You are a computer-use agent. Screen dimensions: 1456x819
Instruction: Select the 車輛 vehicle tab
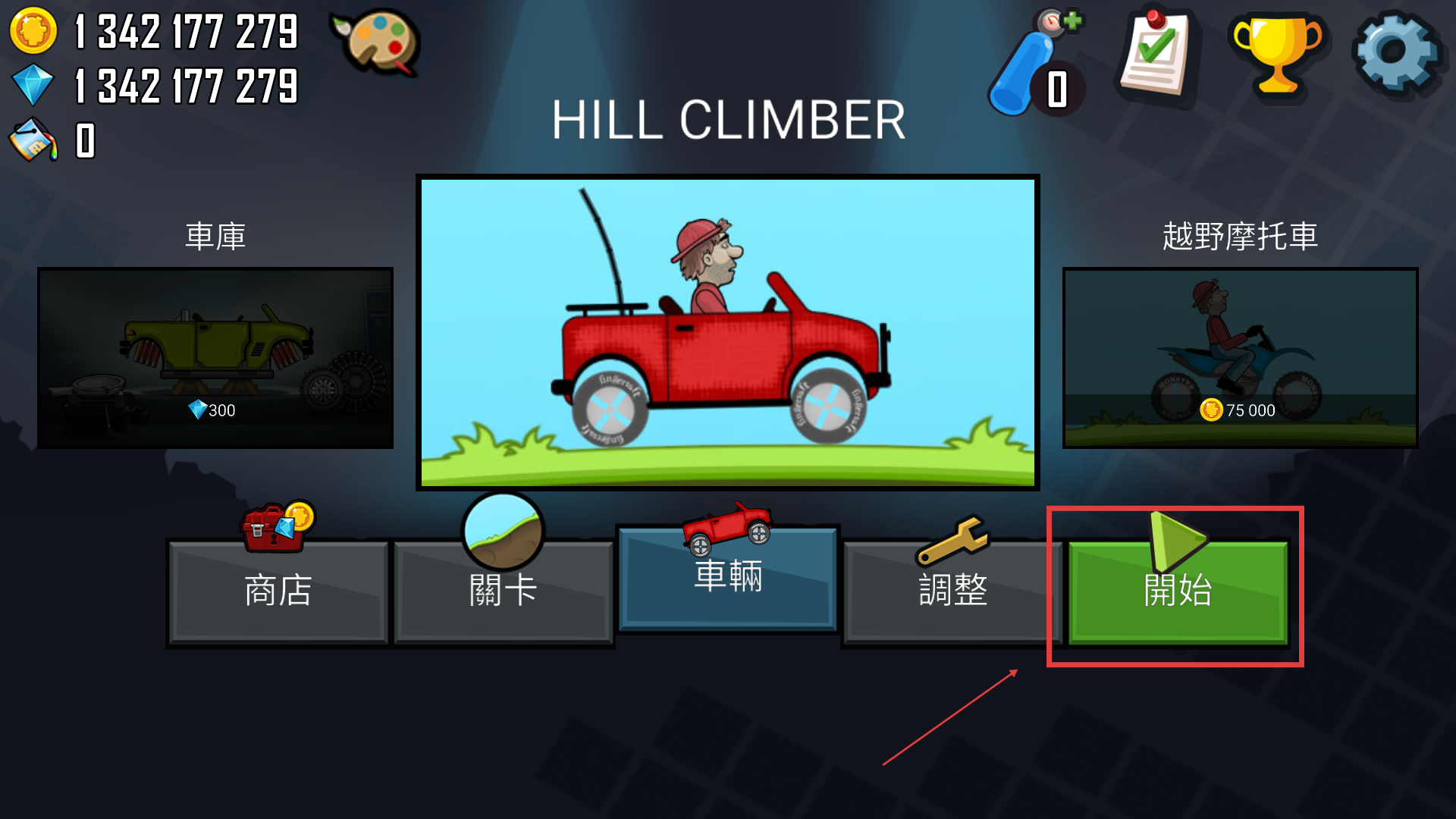tap(728, 578)
